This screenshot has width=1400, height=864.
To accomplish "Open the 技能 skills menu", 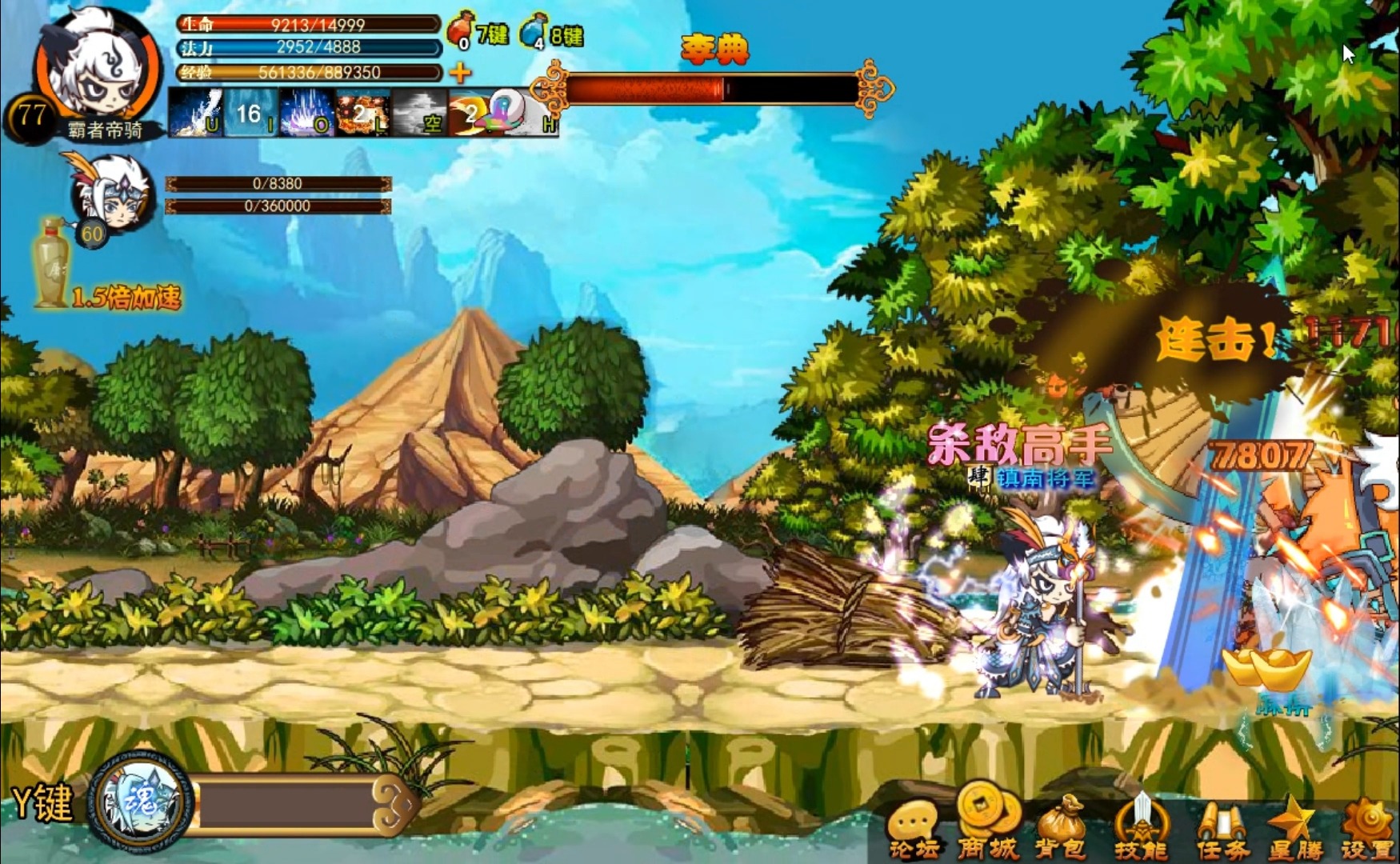I will pyautogui.click(x=1141, y=828).
